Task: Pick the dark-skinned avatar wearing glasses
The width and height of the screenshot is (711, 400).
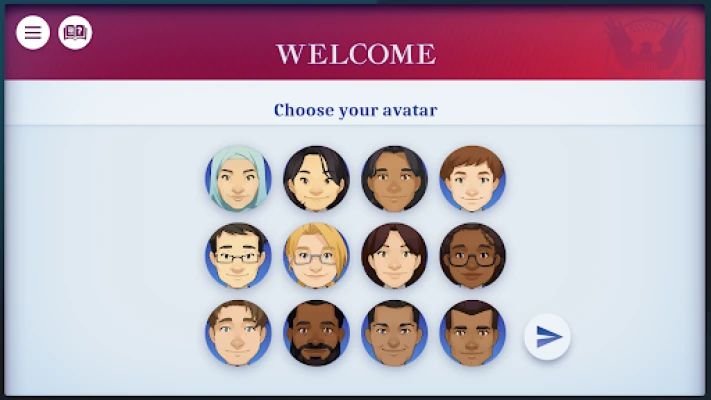Action: click(472, 256)
